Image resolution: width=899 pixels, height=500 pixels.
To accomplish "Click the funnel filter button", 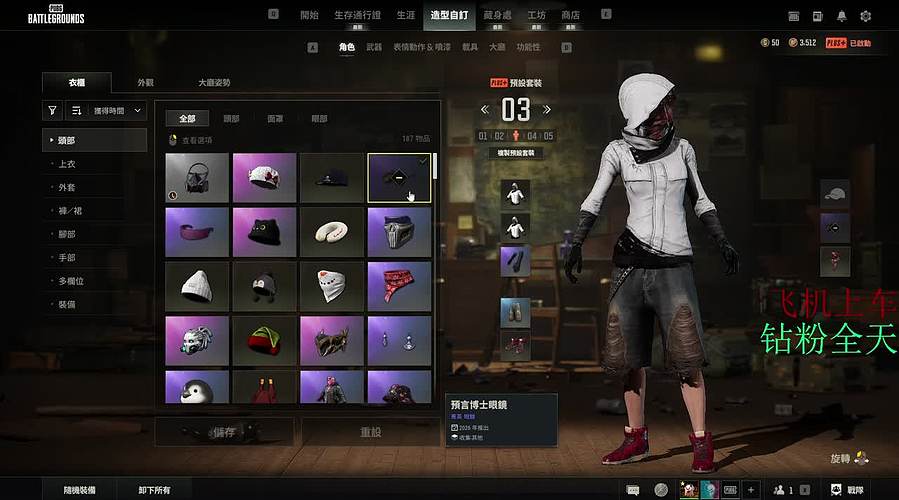I will [x=52, y=111].
